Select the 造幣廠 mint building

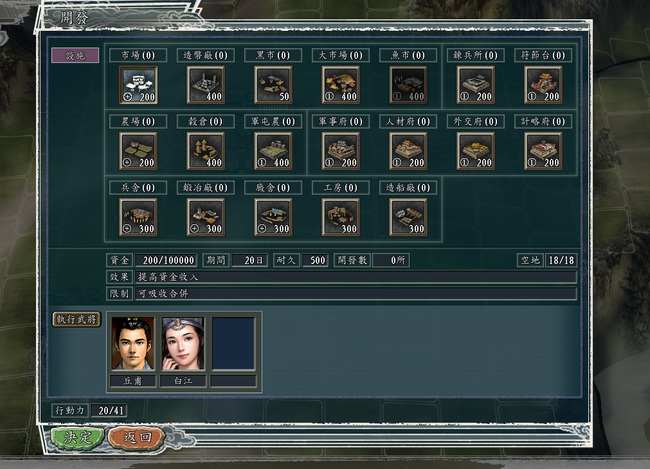205,84
